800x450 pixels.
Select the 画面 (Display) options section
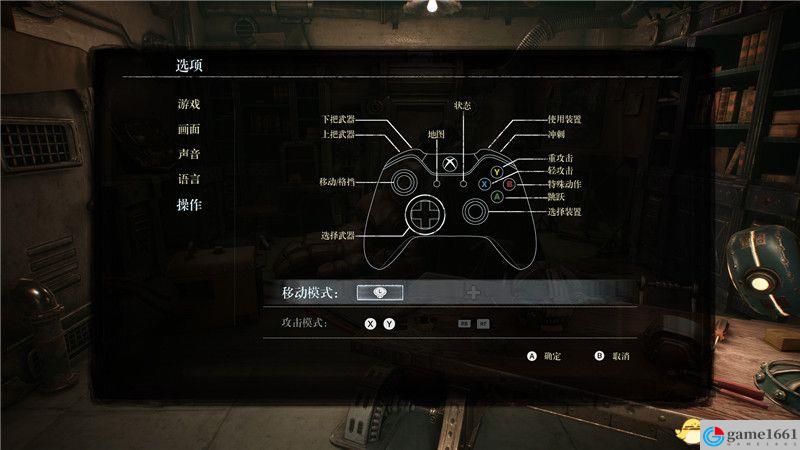click(189, 129)
